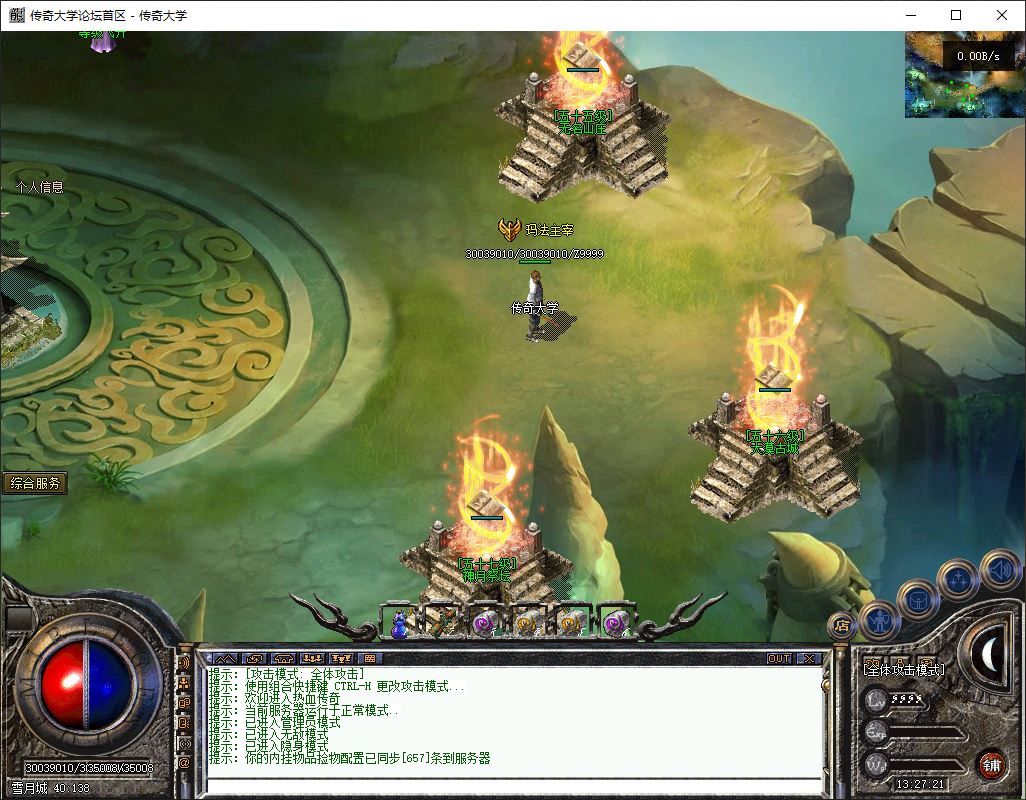This screenshot has width=1026, height=800.
Task: Open the 个人信息 panel
Action: coord(39,187)
